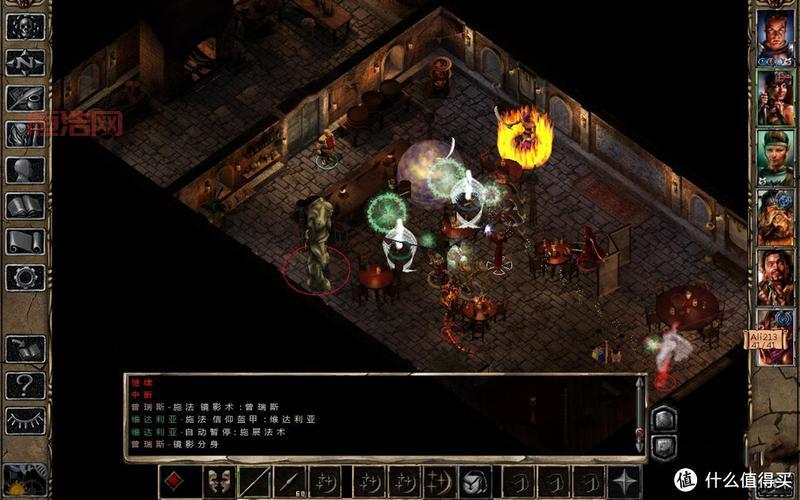Open the area map with the compass icon

coord(25,62)
